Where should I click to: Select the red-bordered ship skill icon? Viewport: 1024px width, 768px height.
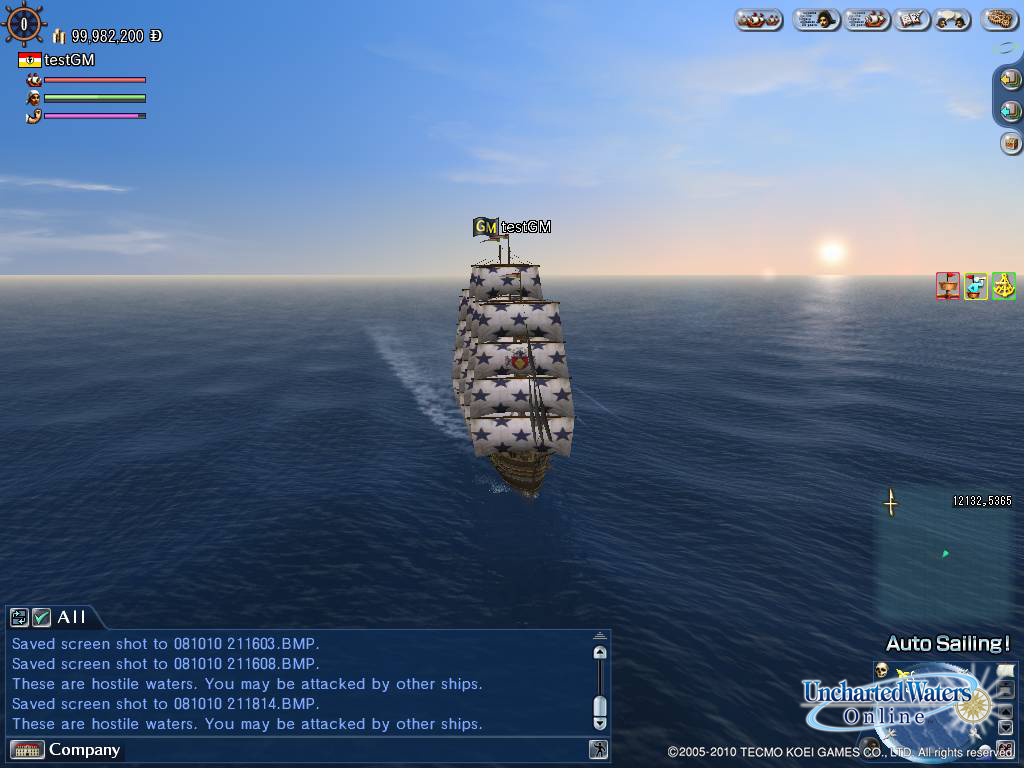(x=947, y=286)
